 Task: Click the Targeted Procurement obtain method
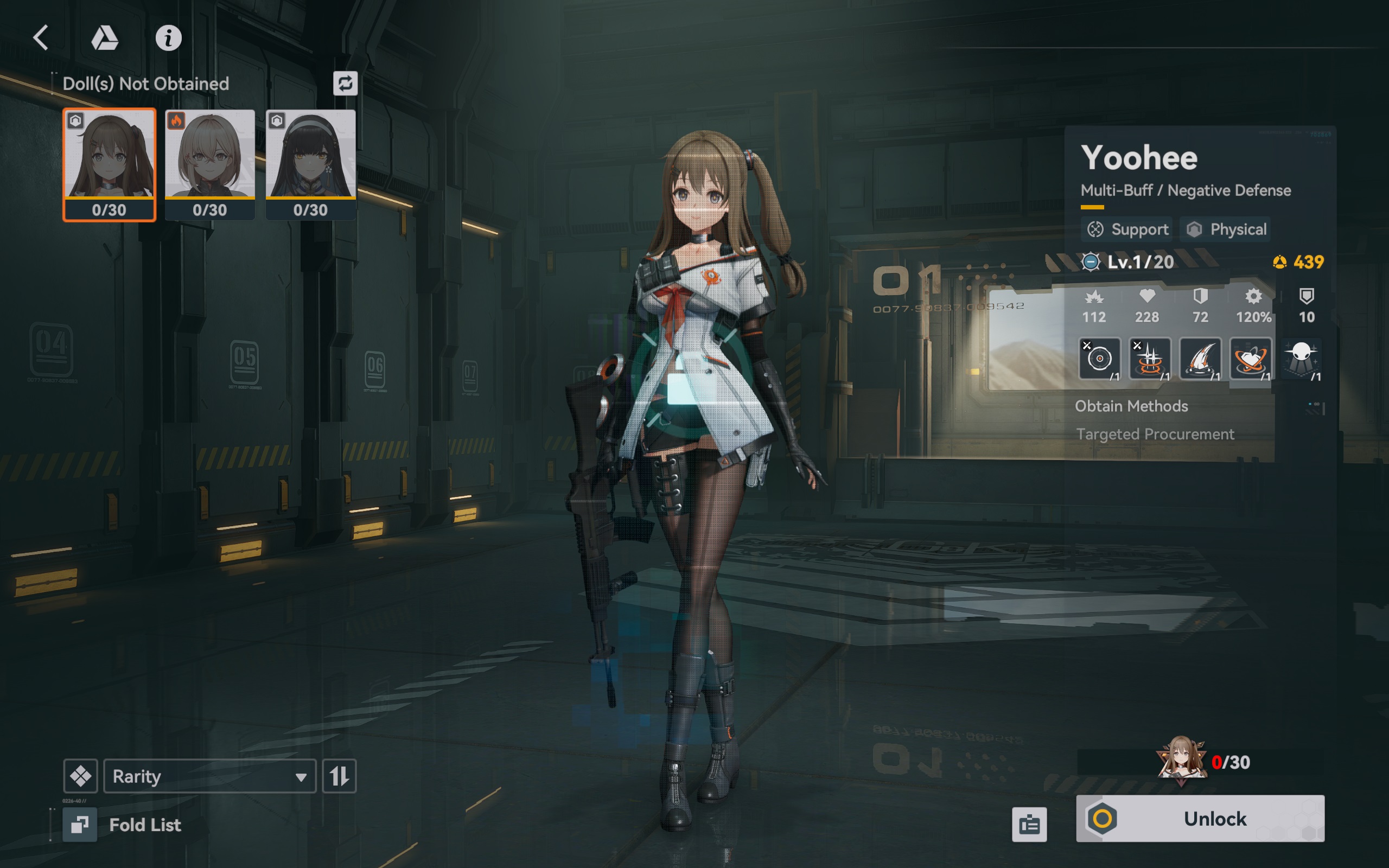coord(1155,435)
